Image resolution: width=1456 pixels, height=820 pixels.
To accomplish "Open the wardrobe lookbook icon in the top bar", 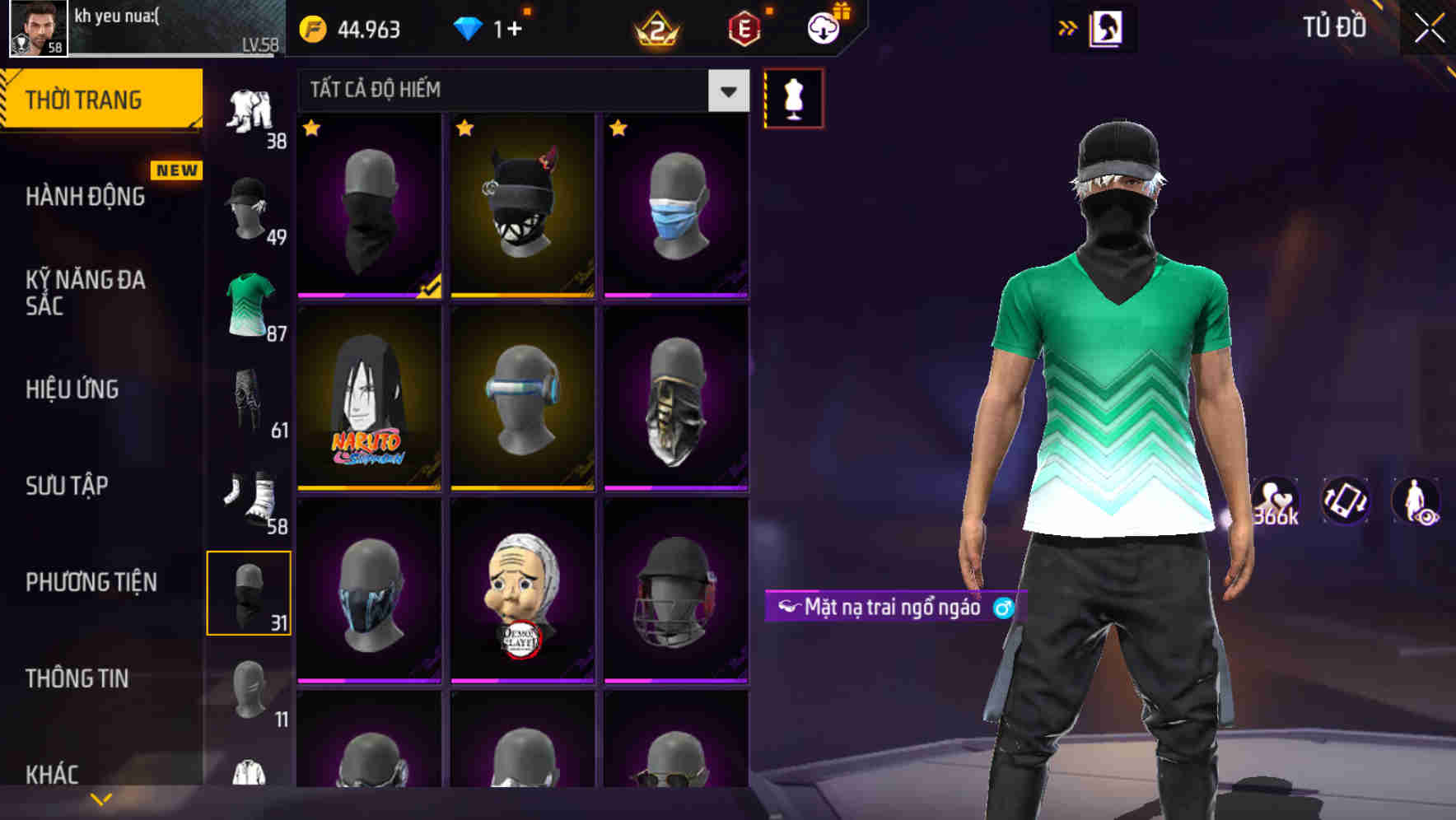I will 1108,27.
